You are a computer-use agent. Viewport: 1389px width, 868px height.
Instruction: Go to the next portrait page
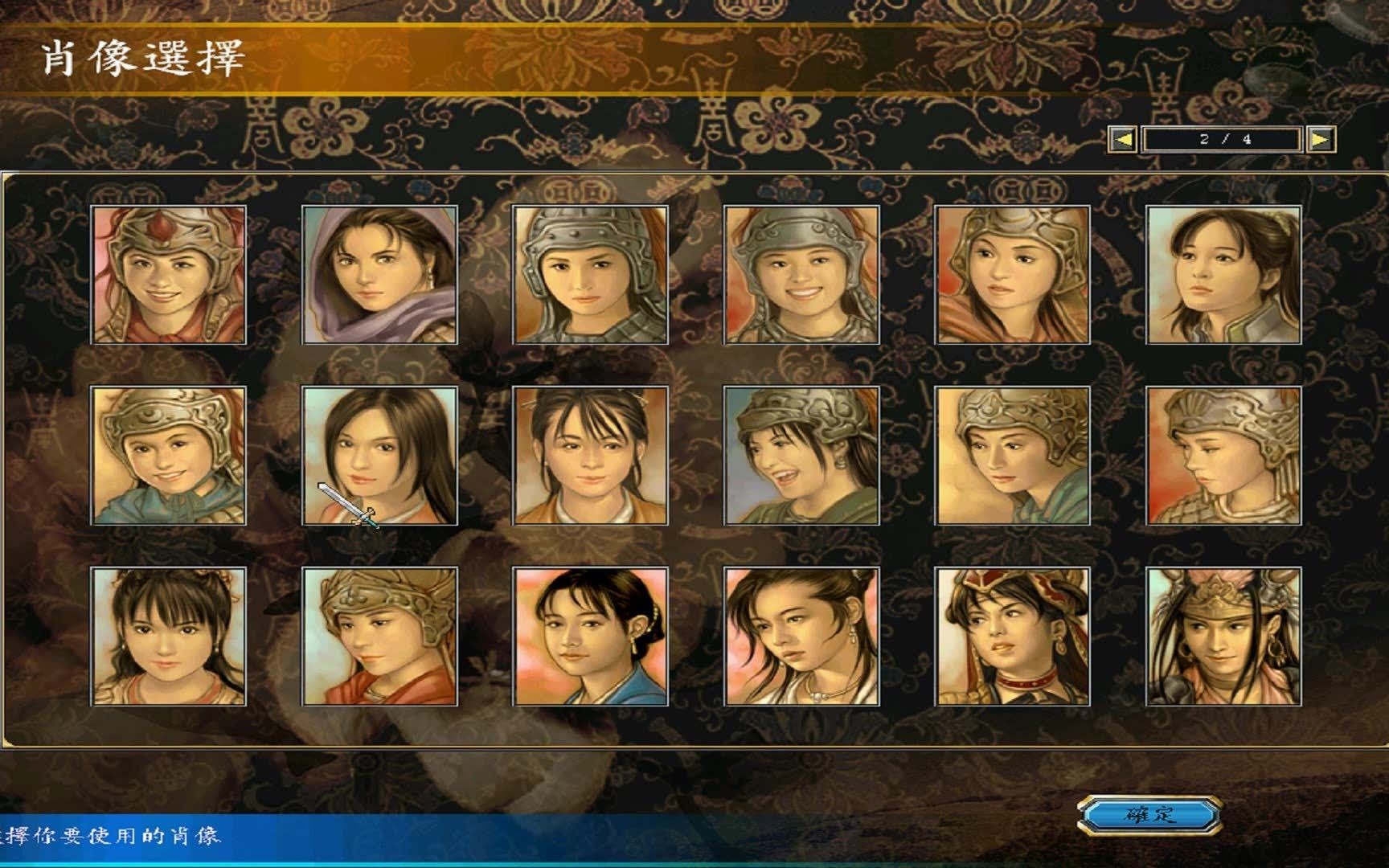pos(1320,140)
